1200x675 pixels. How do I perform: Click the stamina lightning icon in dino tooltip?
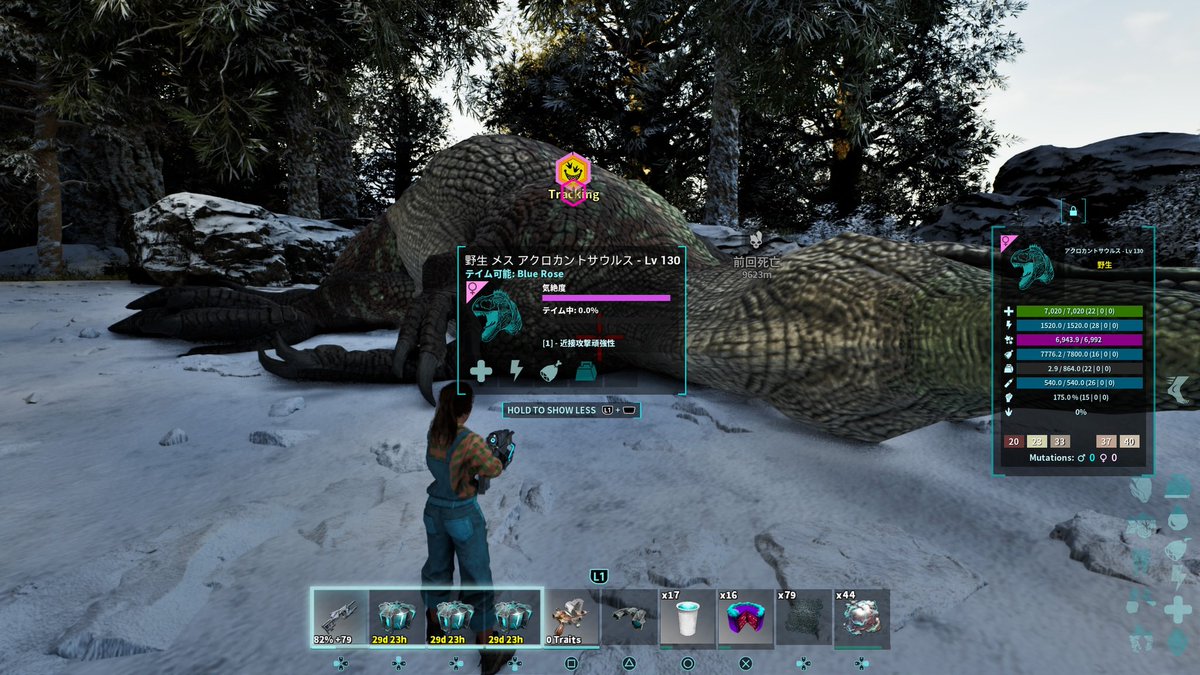coord(517,371)
